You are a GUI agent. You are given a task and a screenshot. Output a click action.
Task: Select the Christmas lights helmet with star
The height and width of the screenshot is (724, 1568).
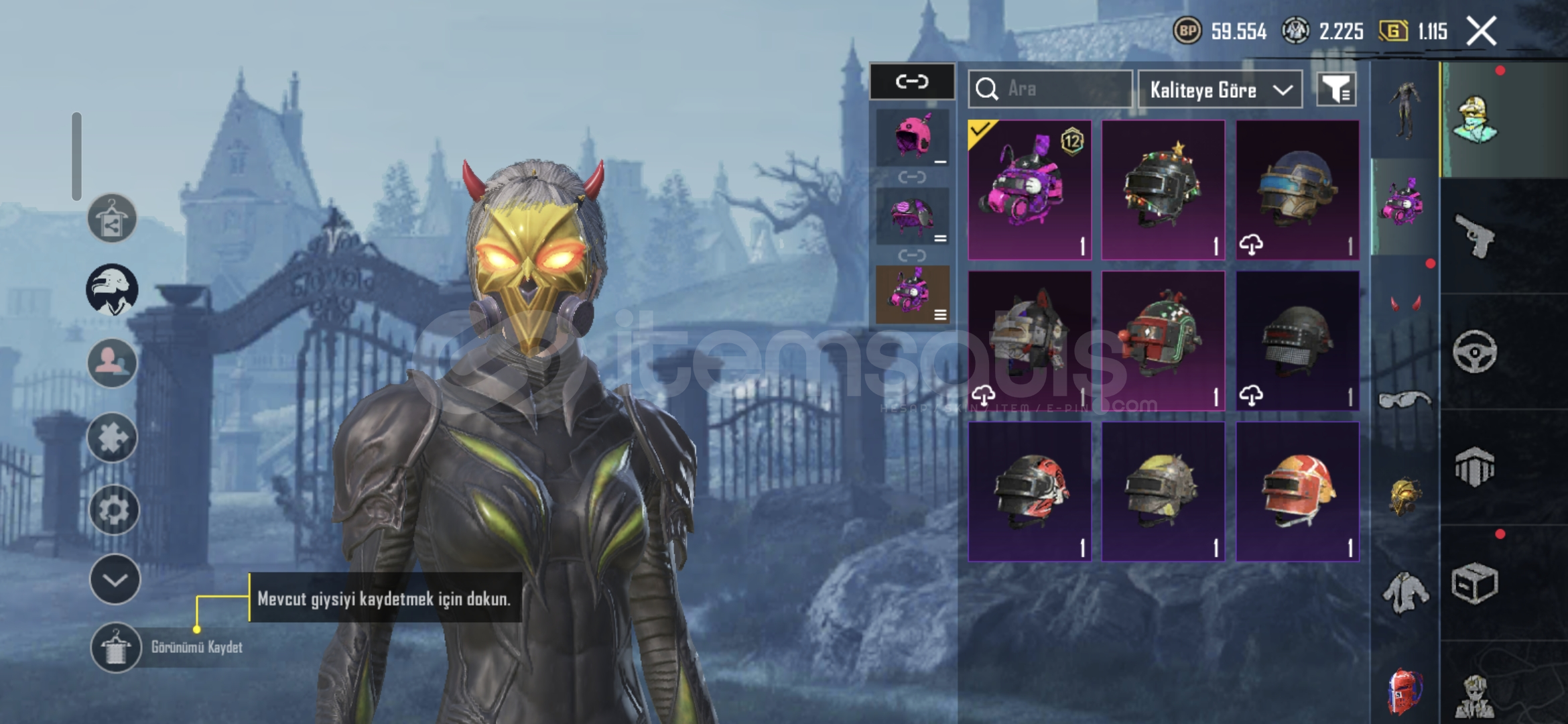tap(1163, 190)
